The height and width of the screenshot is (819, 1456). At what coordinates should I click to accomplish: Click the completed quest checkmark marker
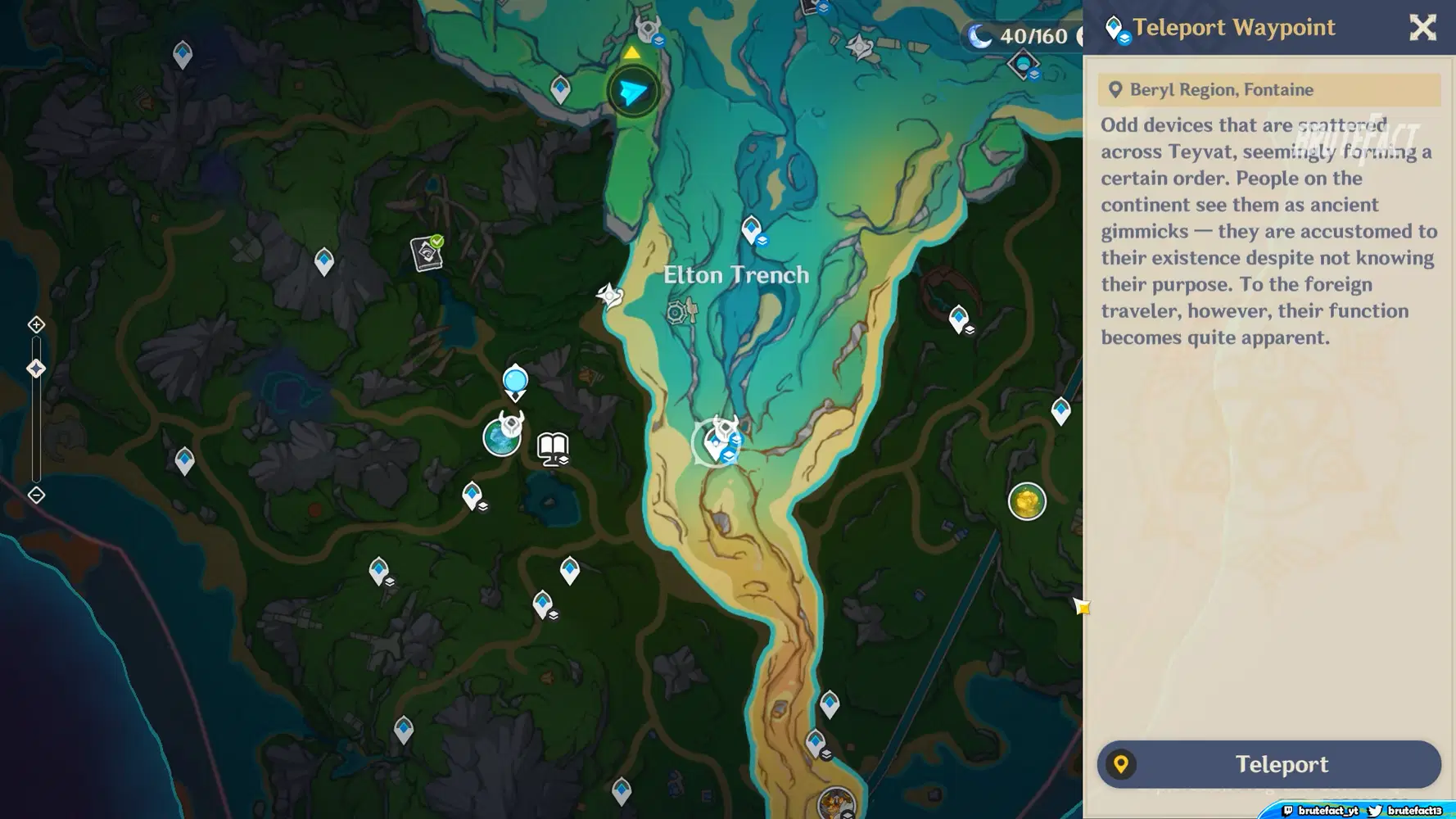(427, 252)
